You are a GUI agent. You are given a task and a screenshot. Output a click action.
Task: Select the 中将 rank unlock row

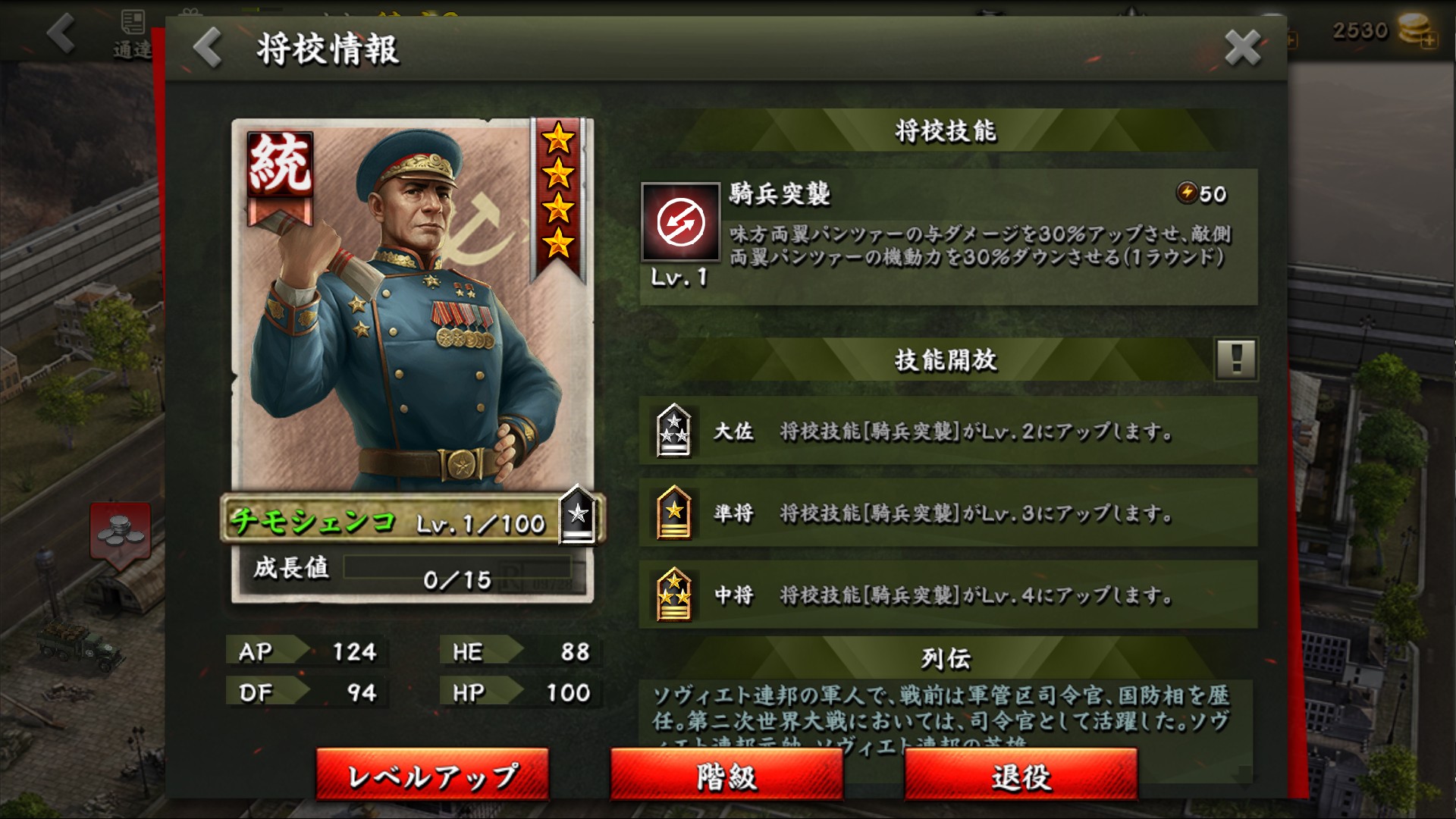948,595
